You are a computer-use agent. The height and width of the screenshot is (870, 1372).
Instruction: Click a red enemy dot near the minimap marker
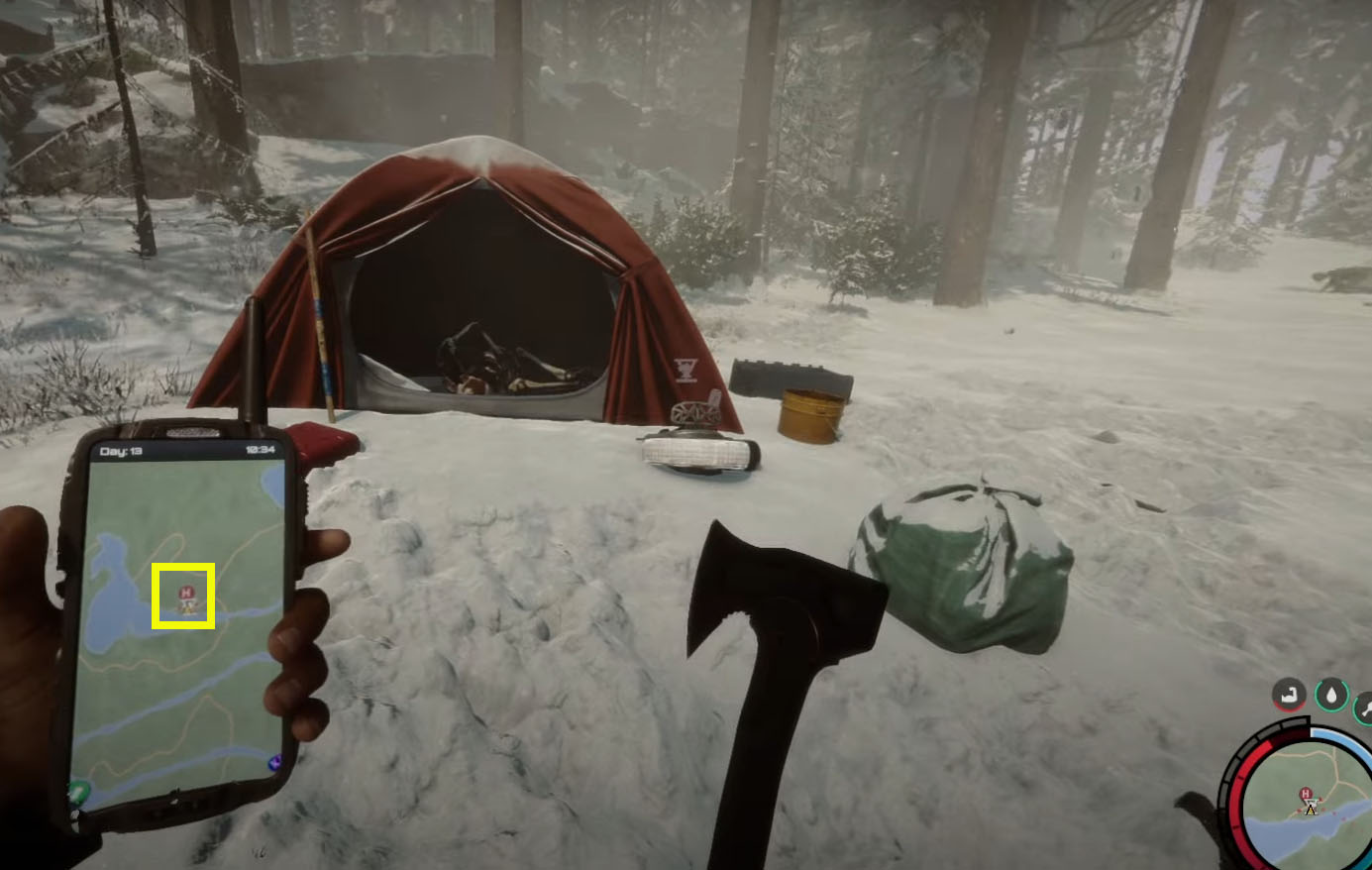click(1320, 799)
